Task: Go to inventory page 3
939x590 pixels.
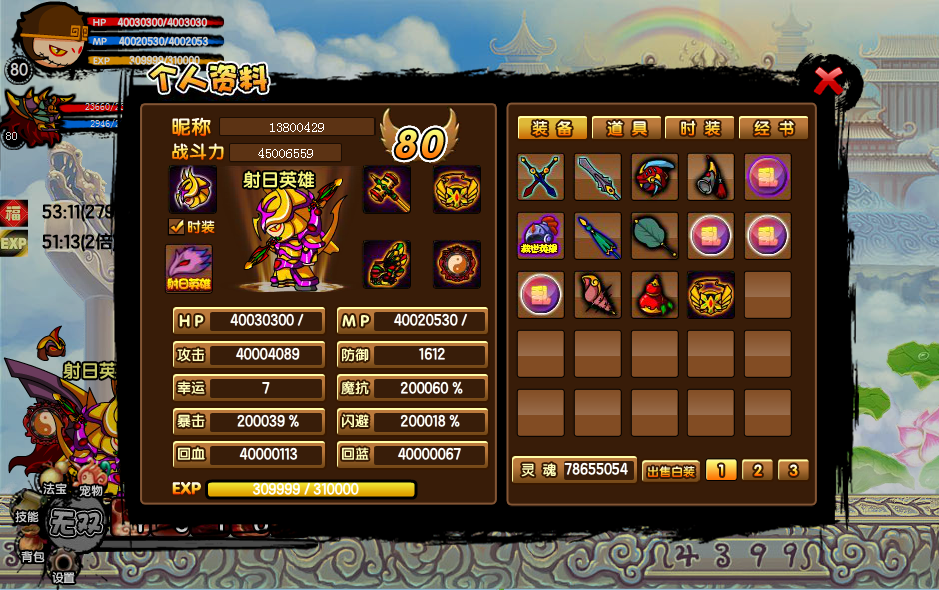Action: (792, 470)
